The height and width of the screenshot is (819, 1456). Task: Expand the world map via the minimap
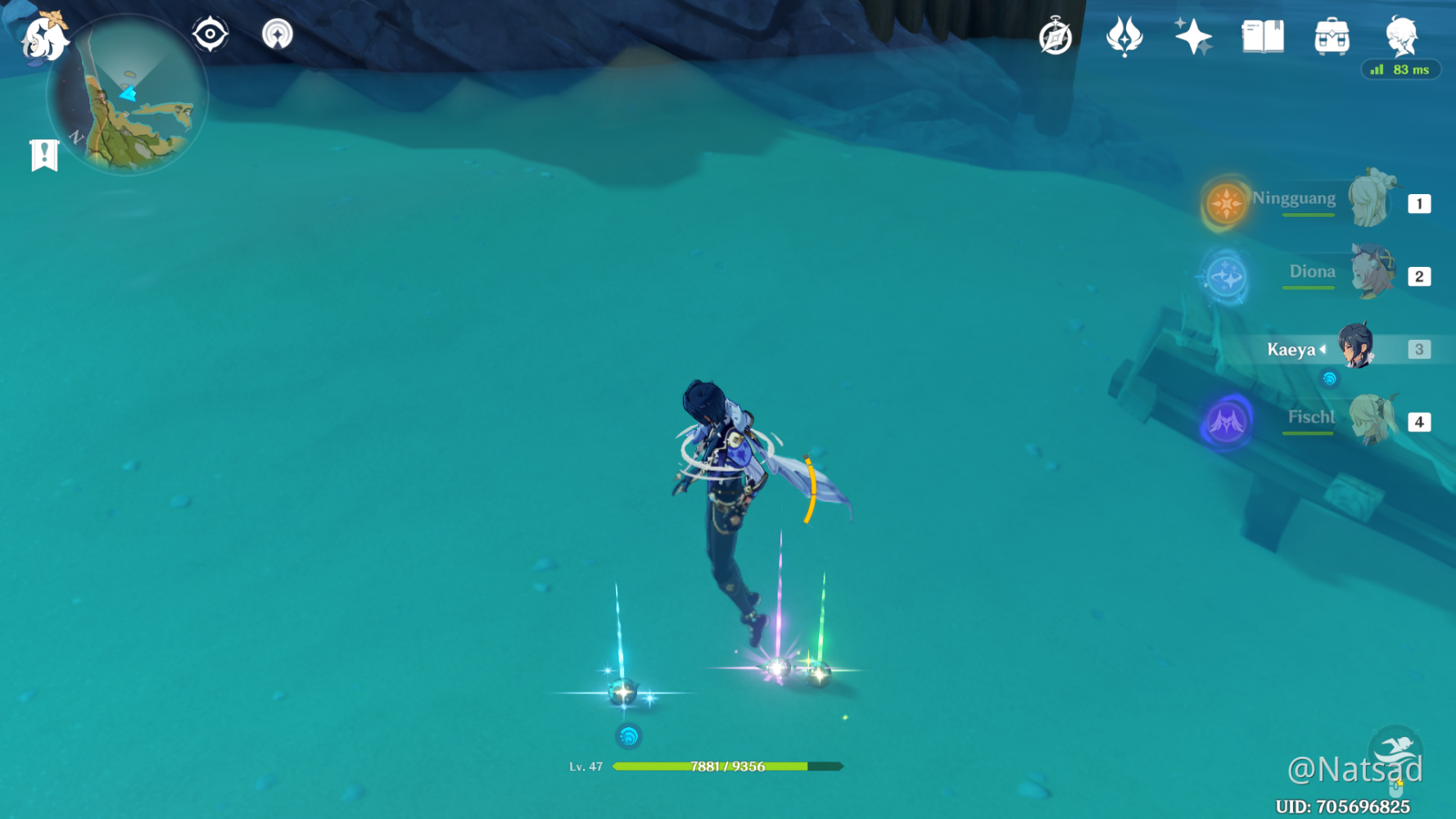[127, 94]
